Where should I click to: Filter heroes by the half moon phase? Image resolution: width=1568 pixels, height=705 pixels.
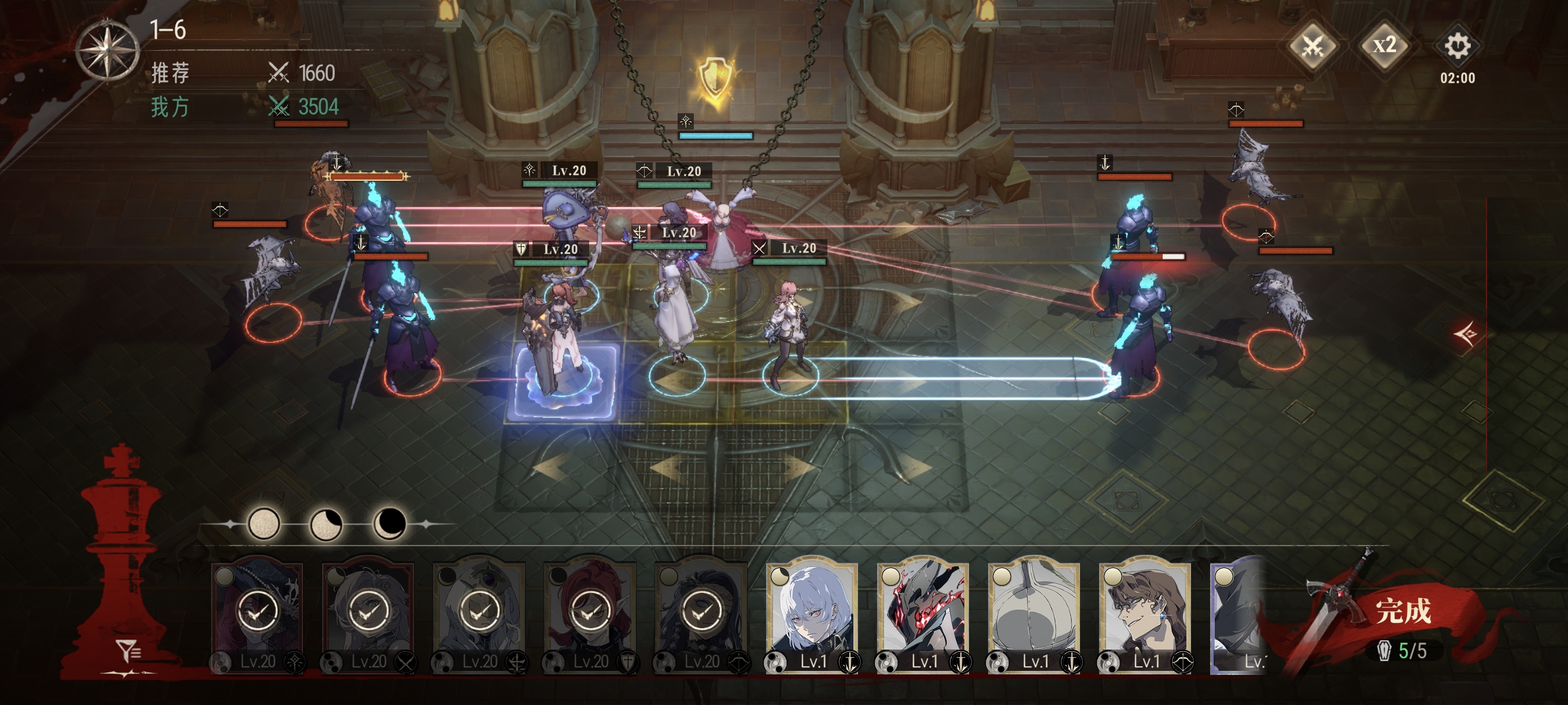click(x=326, y=524)
